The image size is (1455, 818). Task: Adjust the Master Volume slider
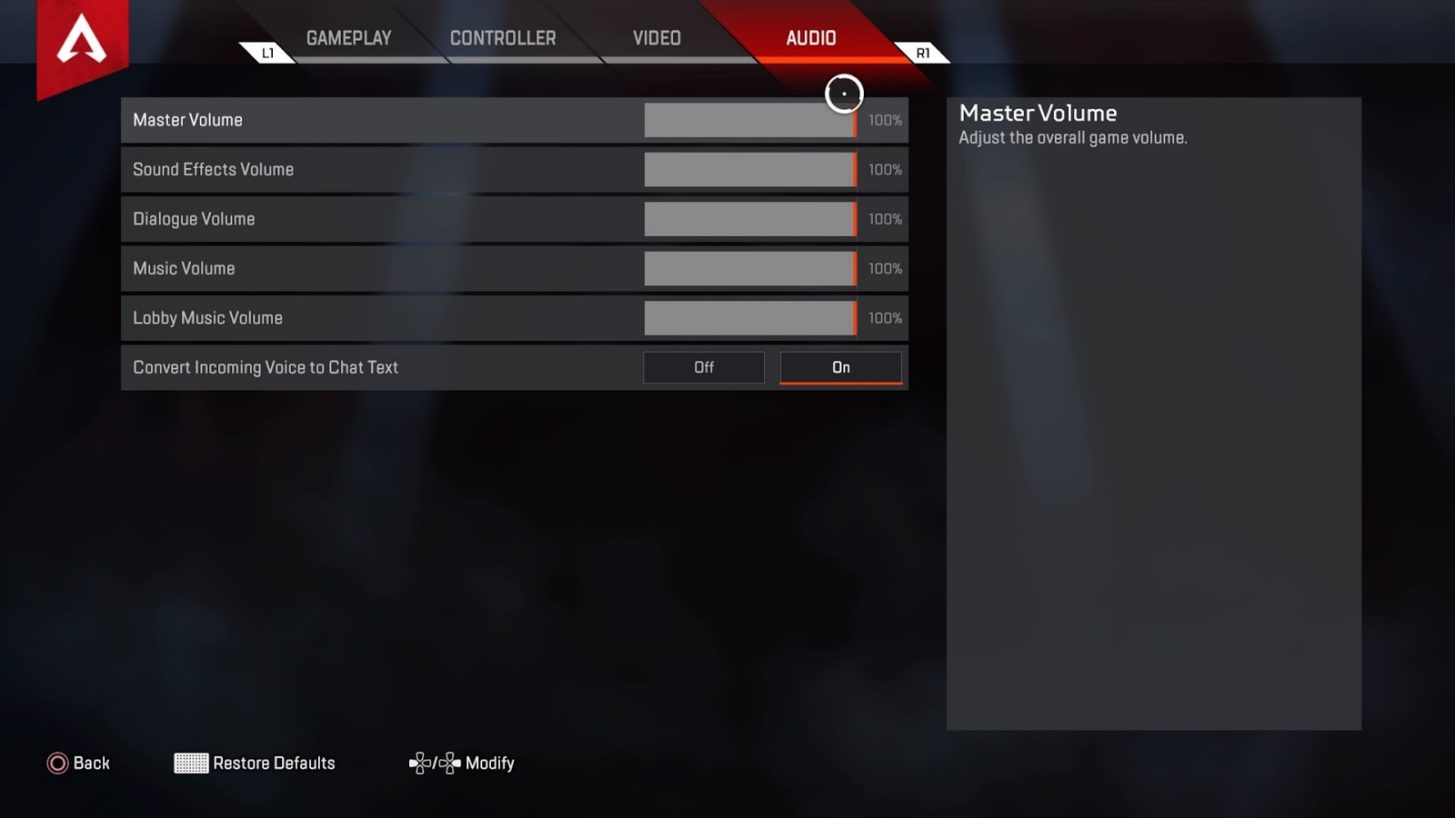750,119
